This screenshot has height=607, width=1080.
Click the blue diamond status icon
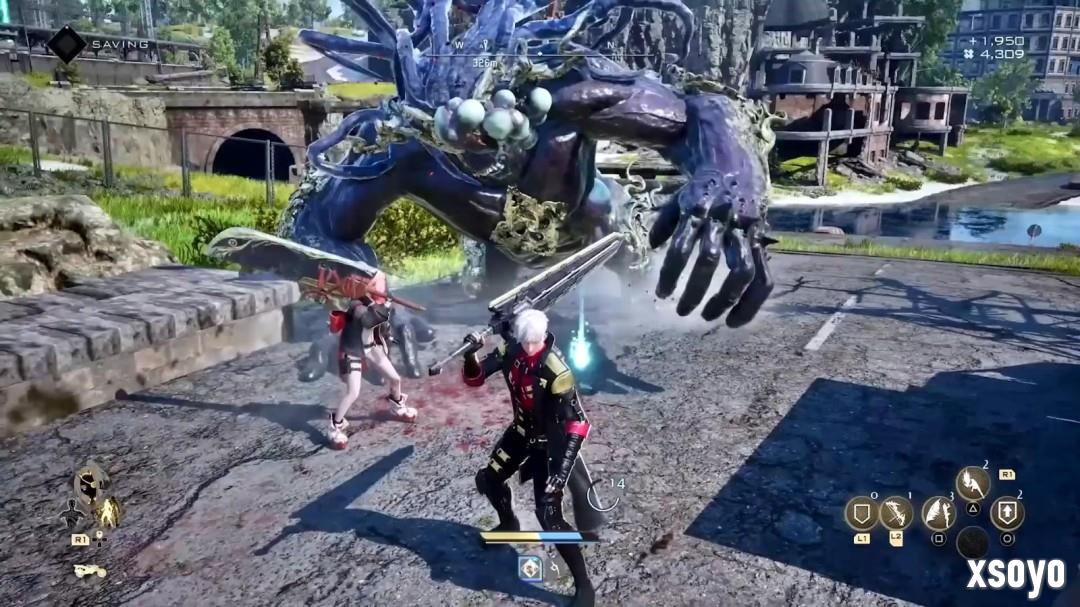click(530, 568)
